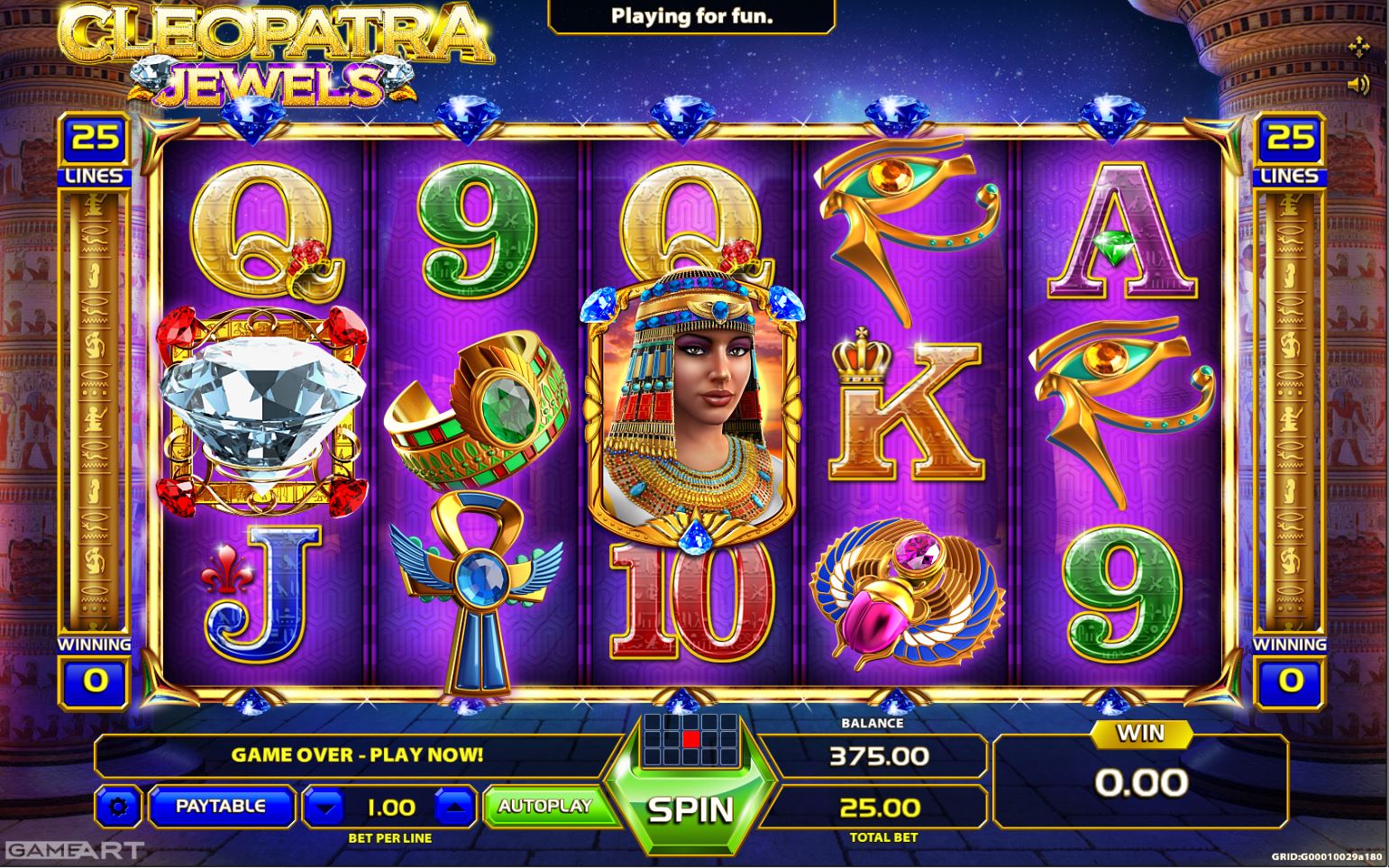
Task: Decrease bet with the down arrow
Action: (x=324, y=808)
